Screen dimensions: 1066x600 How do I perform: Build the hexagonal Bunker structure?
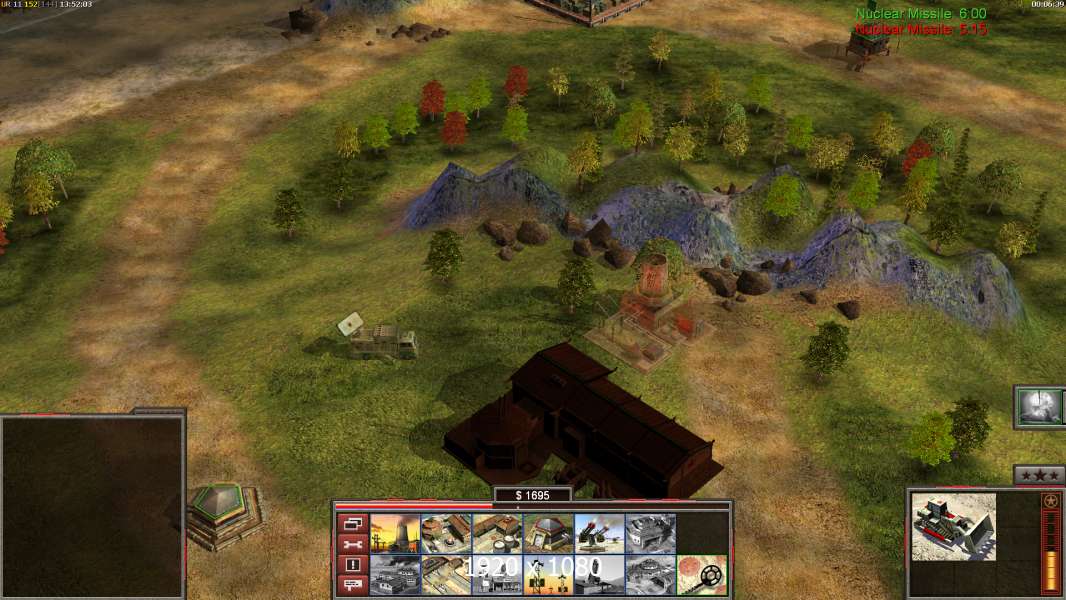coord(548,533)
